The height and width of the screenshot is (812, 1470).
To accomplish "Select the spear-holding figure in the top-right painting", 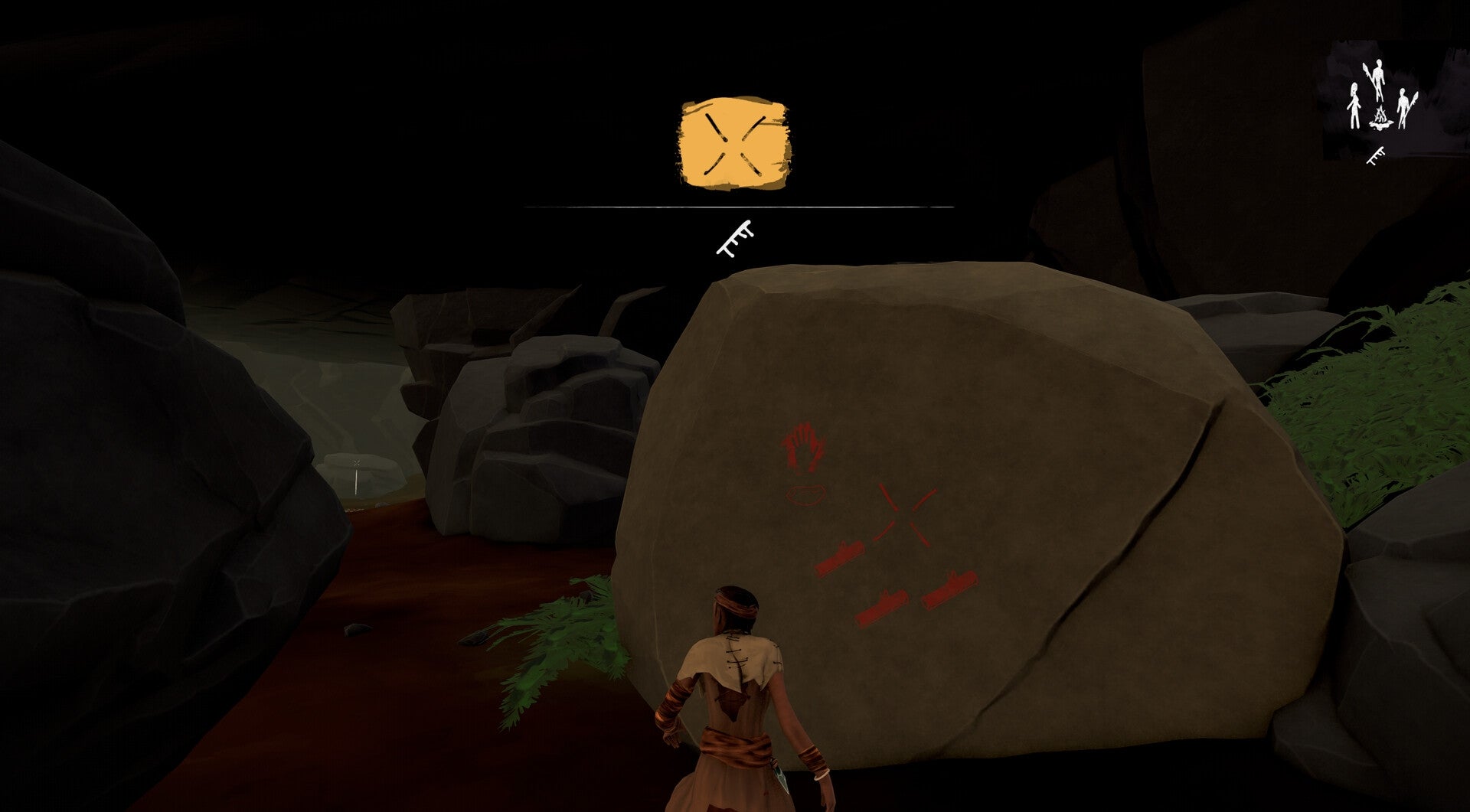I will (x=1378, y=77).
